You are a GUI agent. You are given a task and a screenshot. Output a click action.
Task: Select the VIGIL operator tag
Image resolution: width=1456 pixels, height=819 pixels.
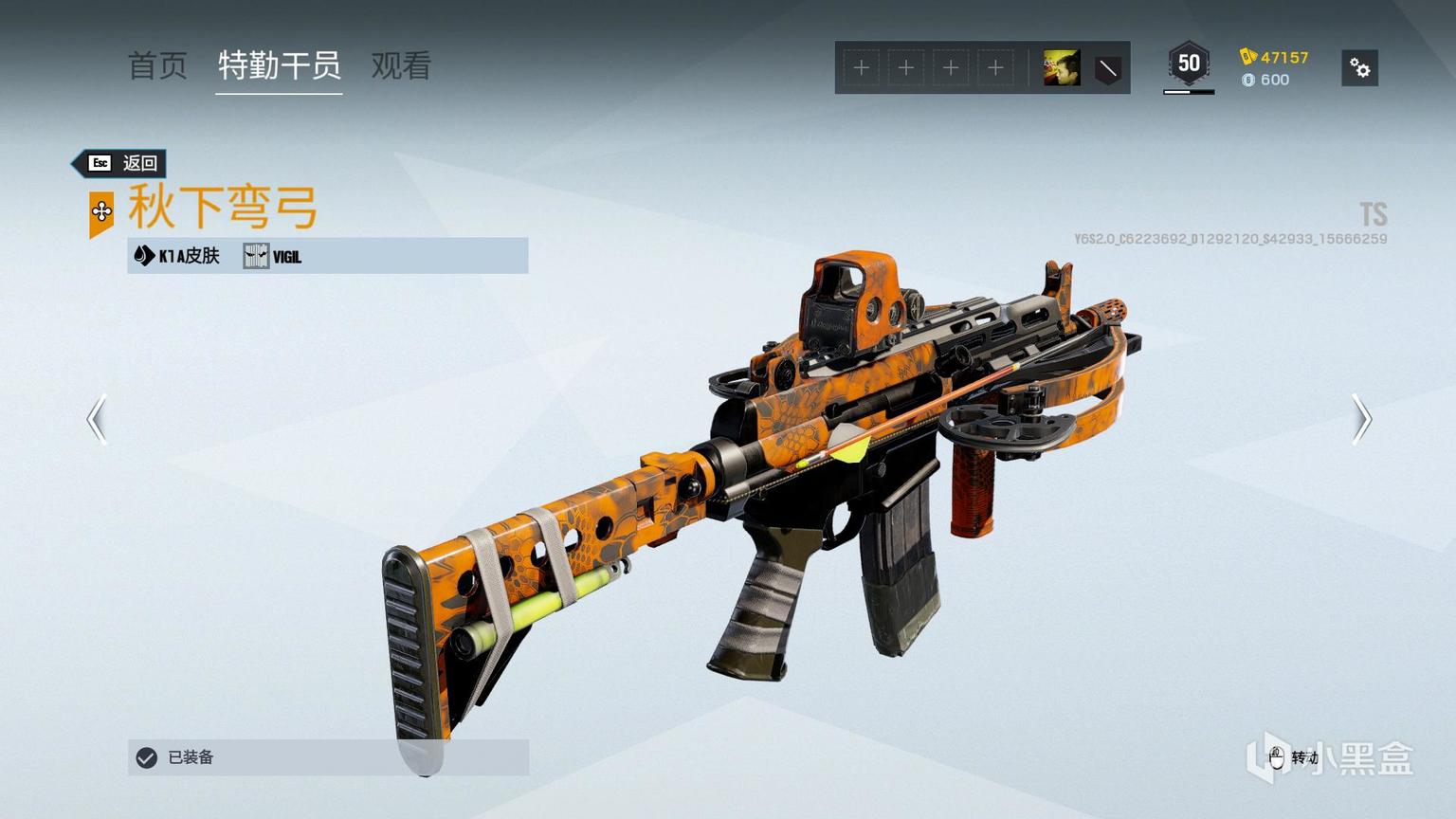273,256
